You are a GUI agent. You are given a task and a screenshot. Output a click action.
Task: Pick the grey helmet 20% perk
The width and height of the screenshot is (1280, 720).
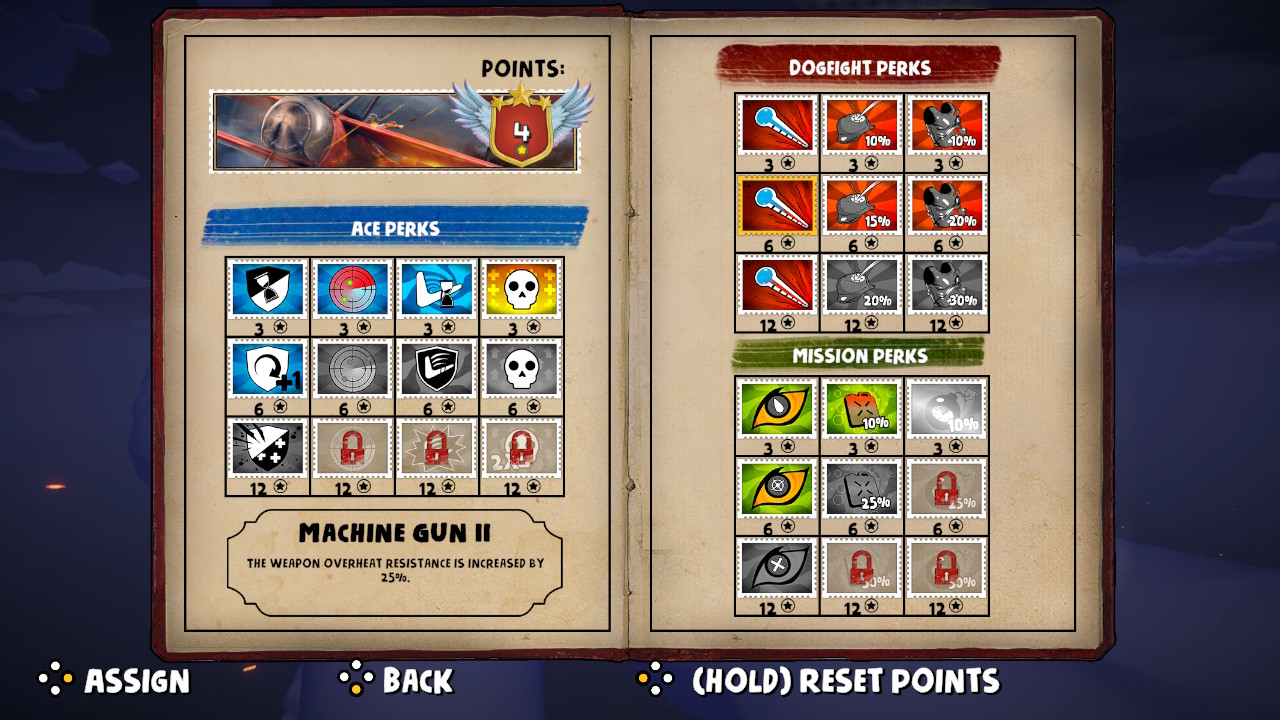pyautogui.click(x=862, y=285)
